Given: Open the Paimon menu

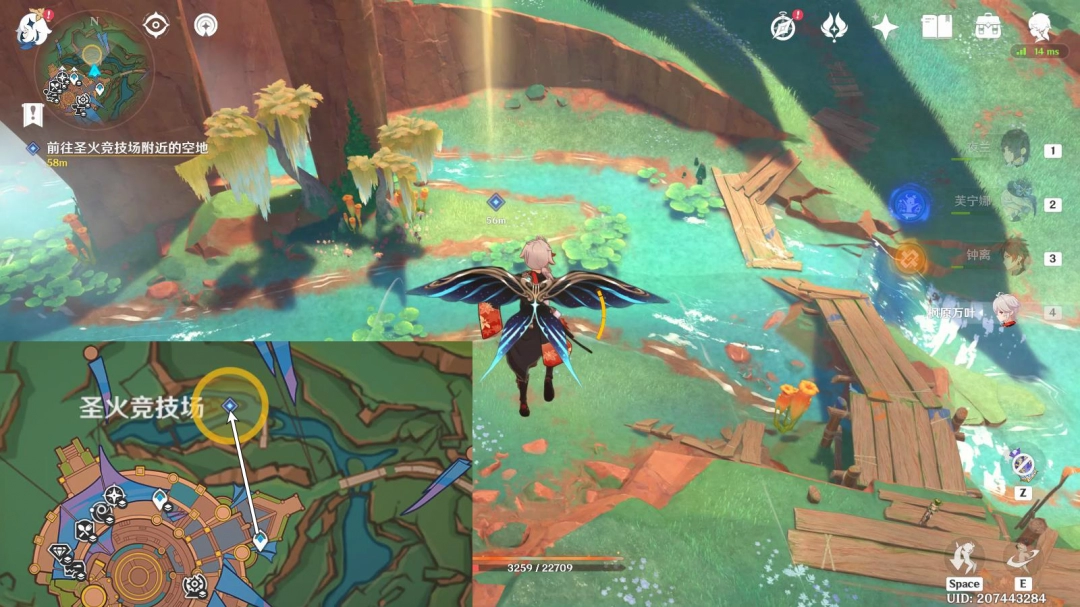Looking at the screenshot, I should click(x=31, y=30).
